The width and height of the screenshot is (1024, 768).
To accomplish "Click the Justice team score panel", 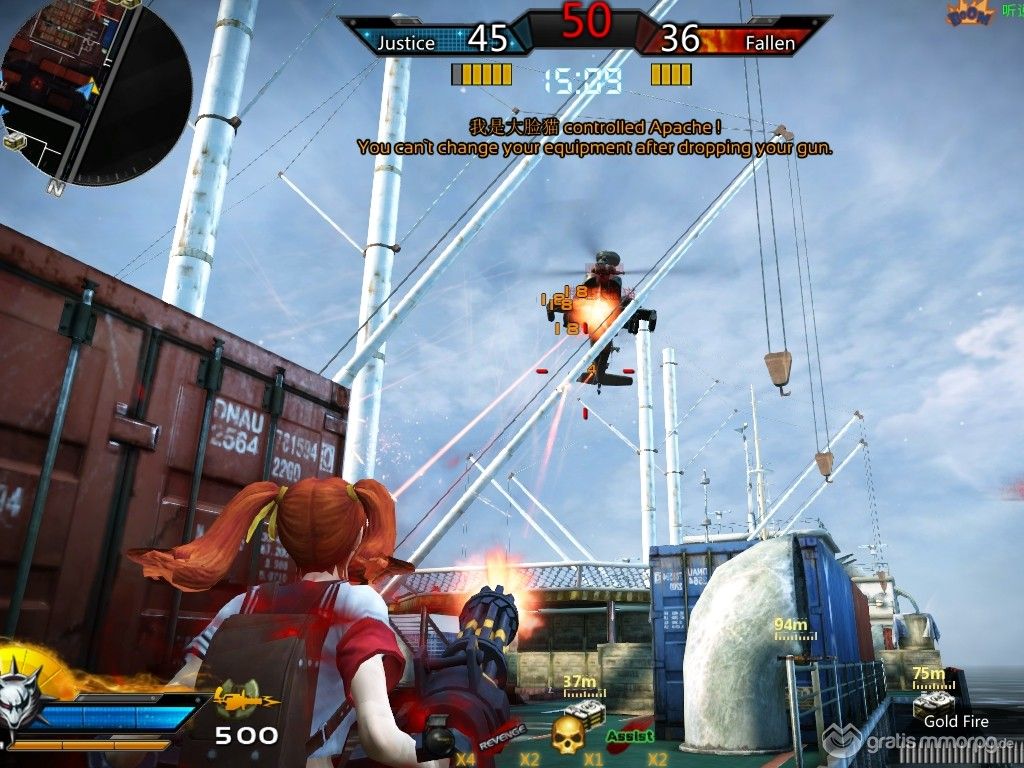I will pos(440,39).
